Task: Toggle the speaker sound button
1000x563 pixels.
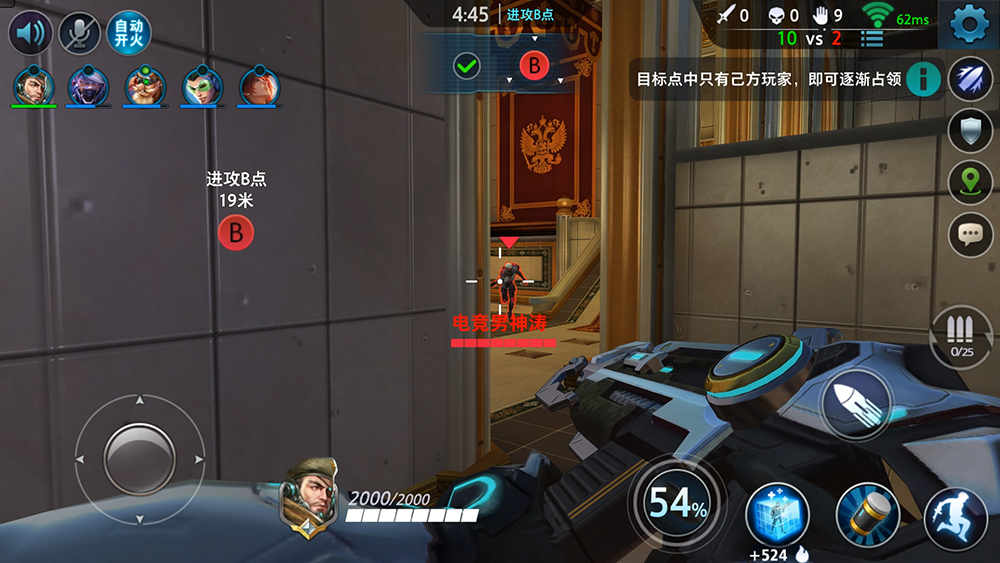Action: tap(30, 33)
